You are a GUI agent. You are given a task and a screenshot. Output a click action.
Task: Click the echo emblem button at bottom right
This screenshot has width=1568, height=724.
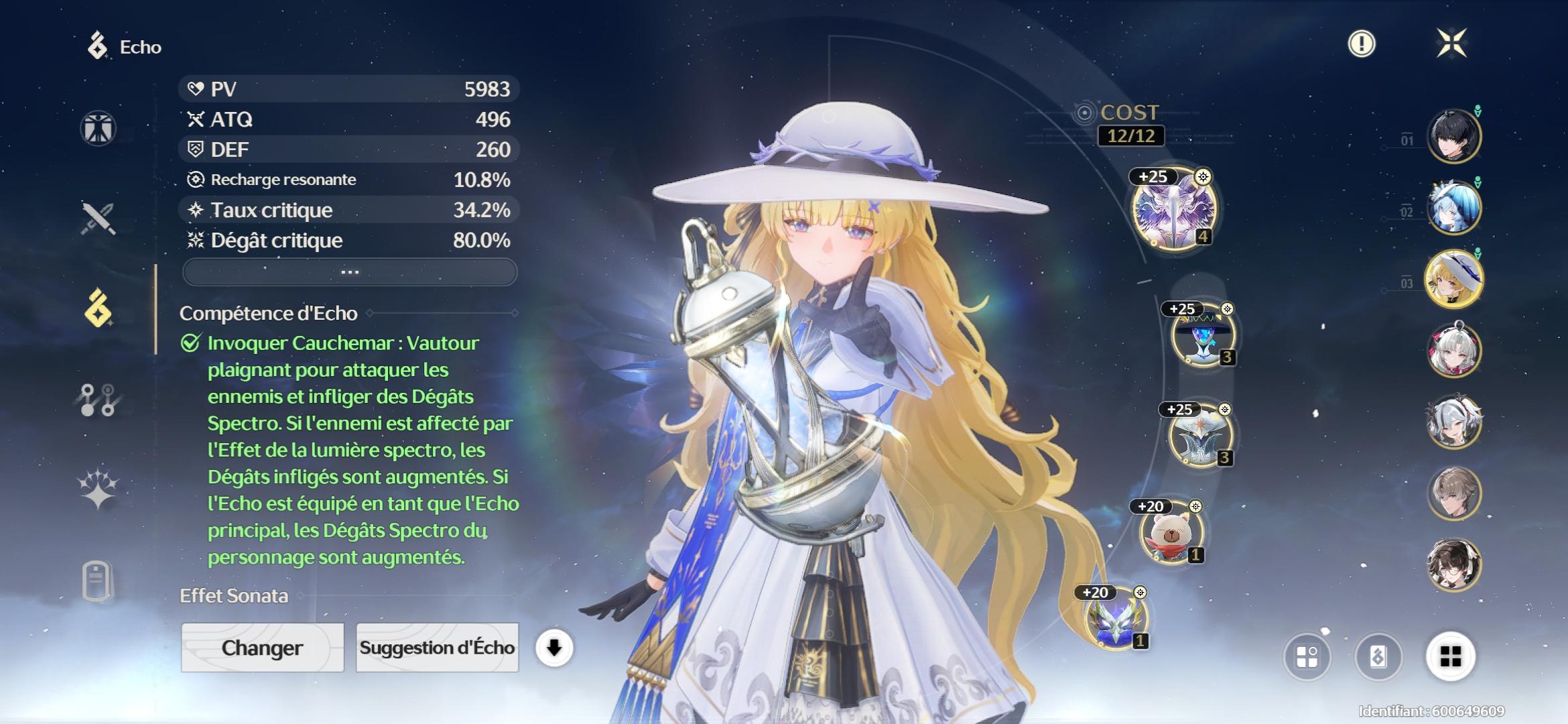point(1378,656)
